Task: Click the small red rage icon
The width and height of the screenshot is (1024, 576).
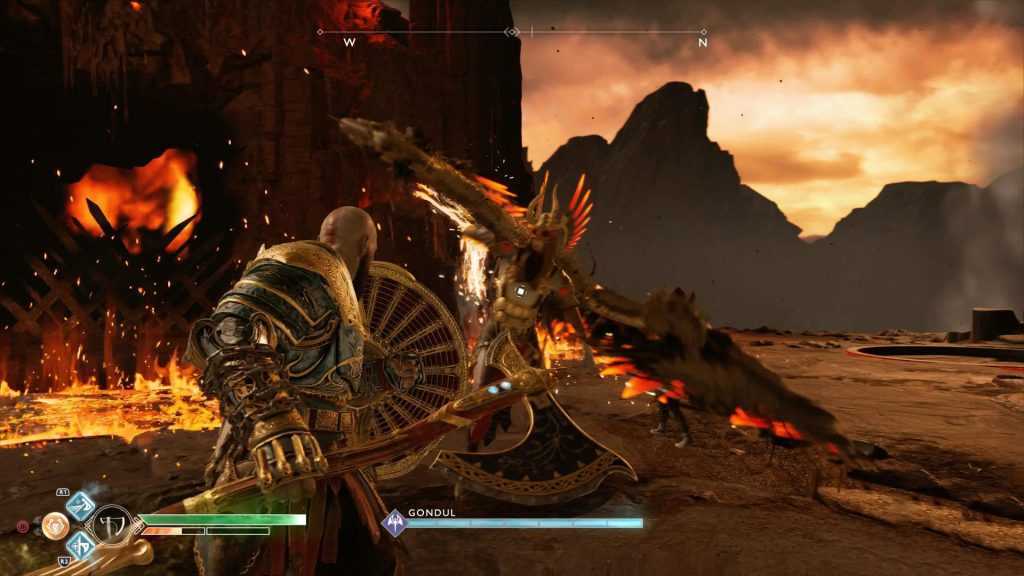Action: coord(22,525)
